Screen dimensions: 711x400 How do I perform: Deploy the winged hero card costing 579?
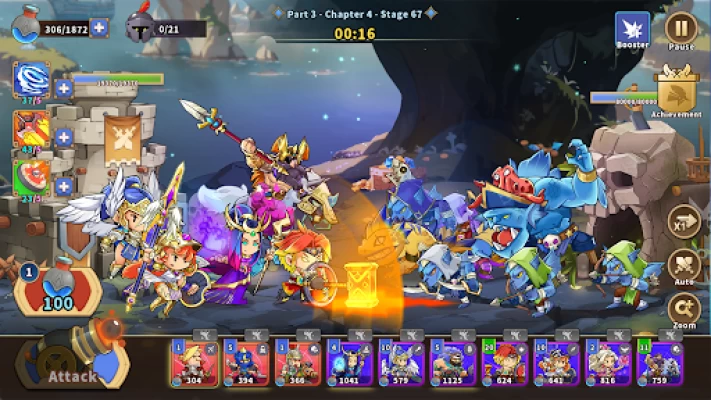point(397,362)
